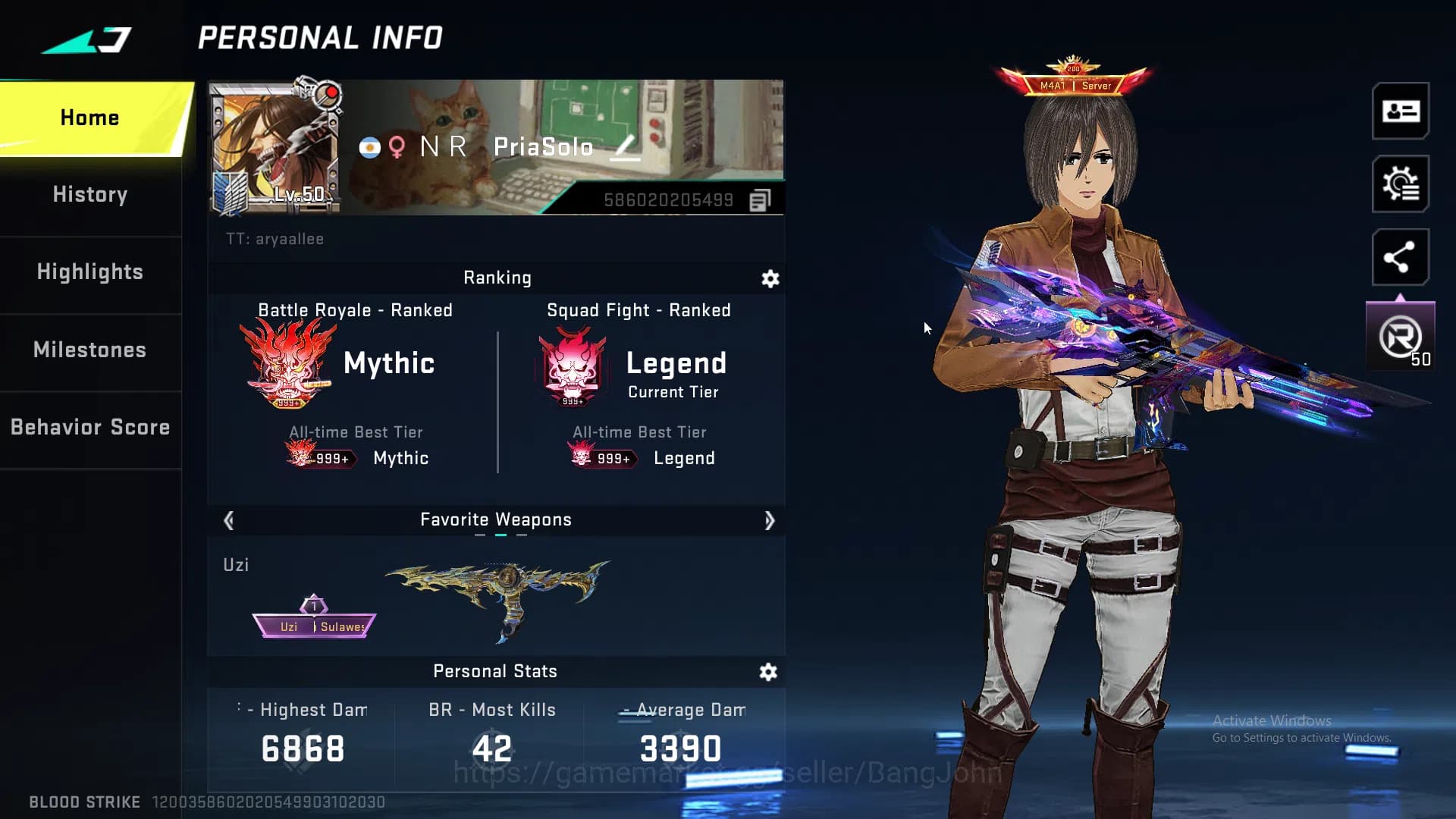Click the edit name pencil icon
1456x819 pixels.
625,149
